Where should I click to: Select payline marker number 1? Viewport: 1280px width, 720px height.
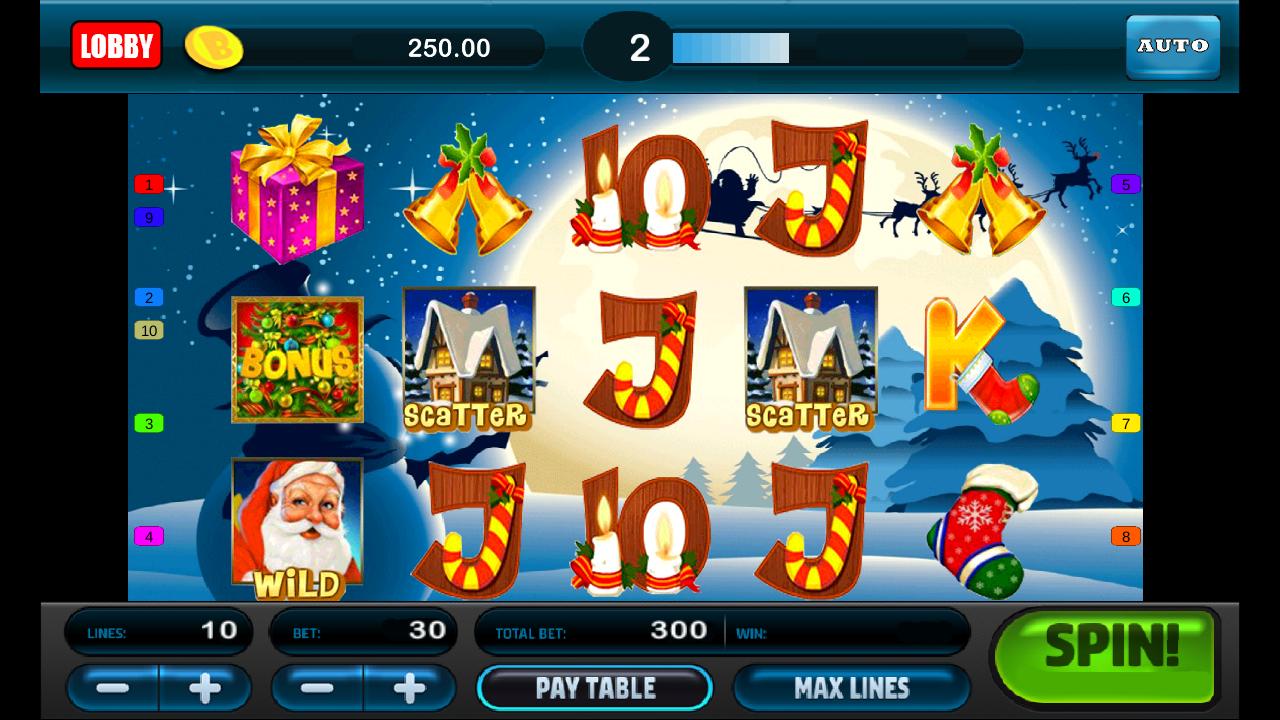147,184
